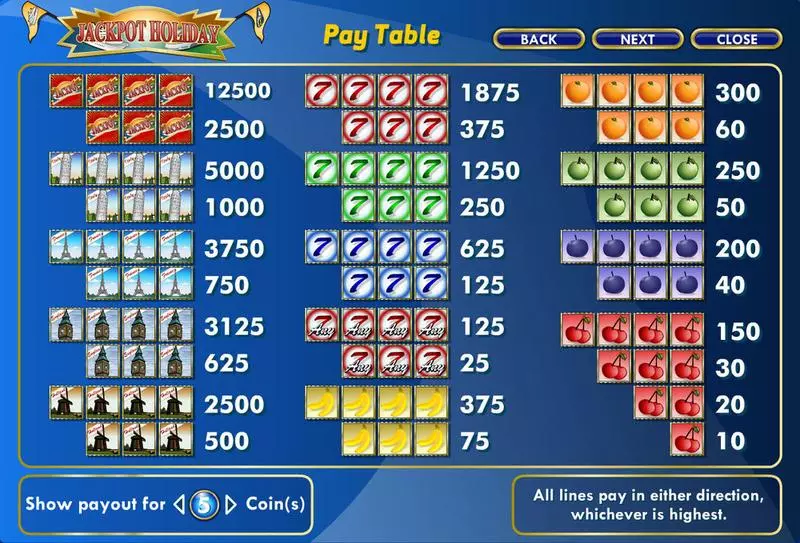Increase the payout coin count with right arrow
Viewport: 800px width, 543px height.
(x=231, y=505)
